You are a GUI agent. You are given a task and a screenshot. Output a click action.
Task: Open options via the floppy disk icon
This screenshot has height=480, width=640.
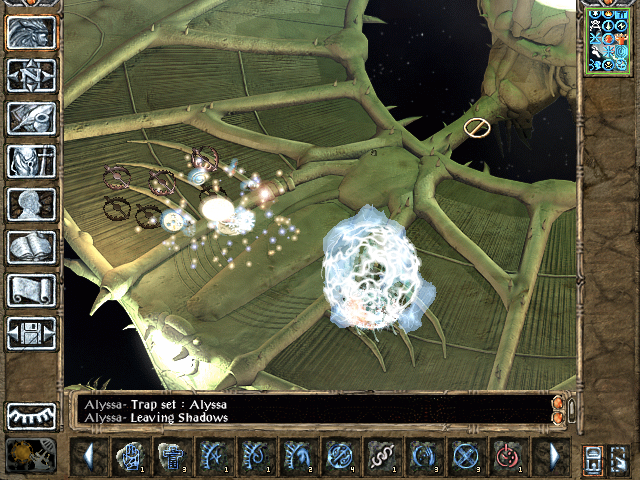point(31,333)
